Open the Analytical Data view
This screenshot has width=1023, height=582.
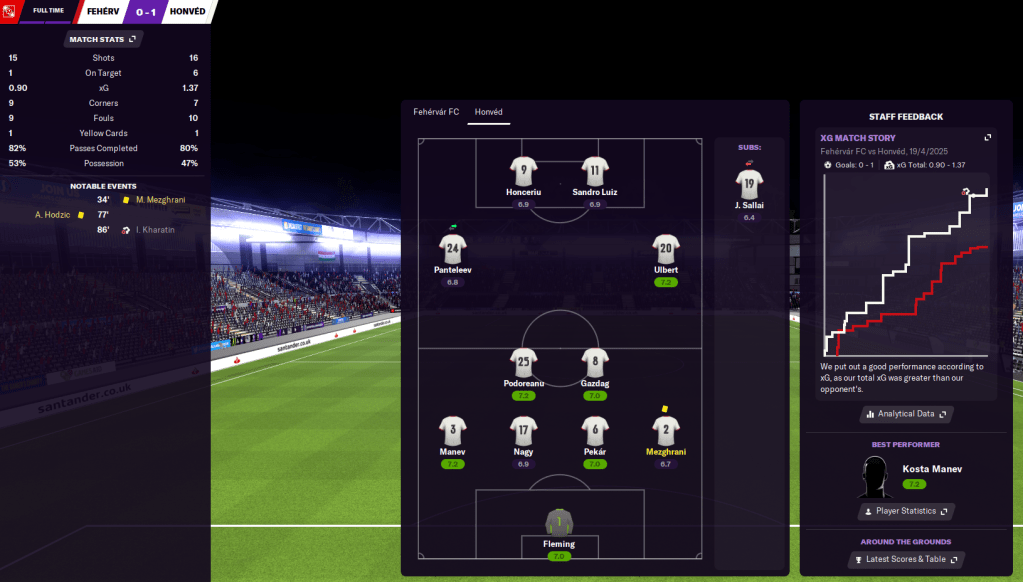pyautogui.click(x=906, y=413)
